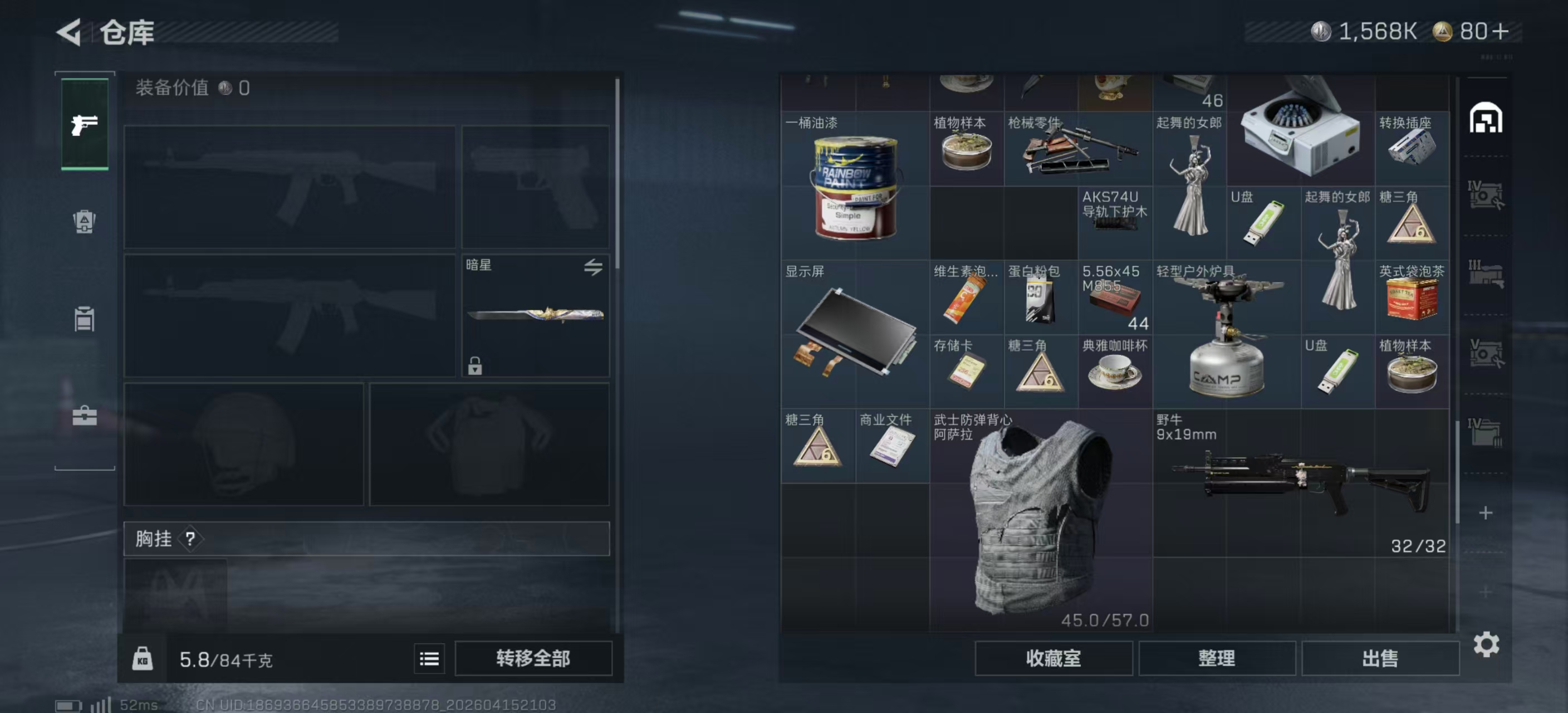Open the briefcase tab
The width and height of the screenshot is (1568, 713).
(x=85, y=417)
